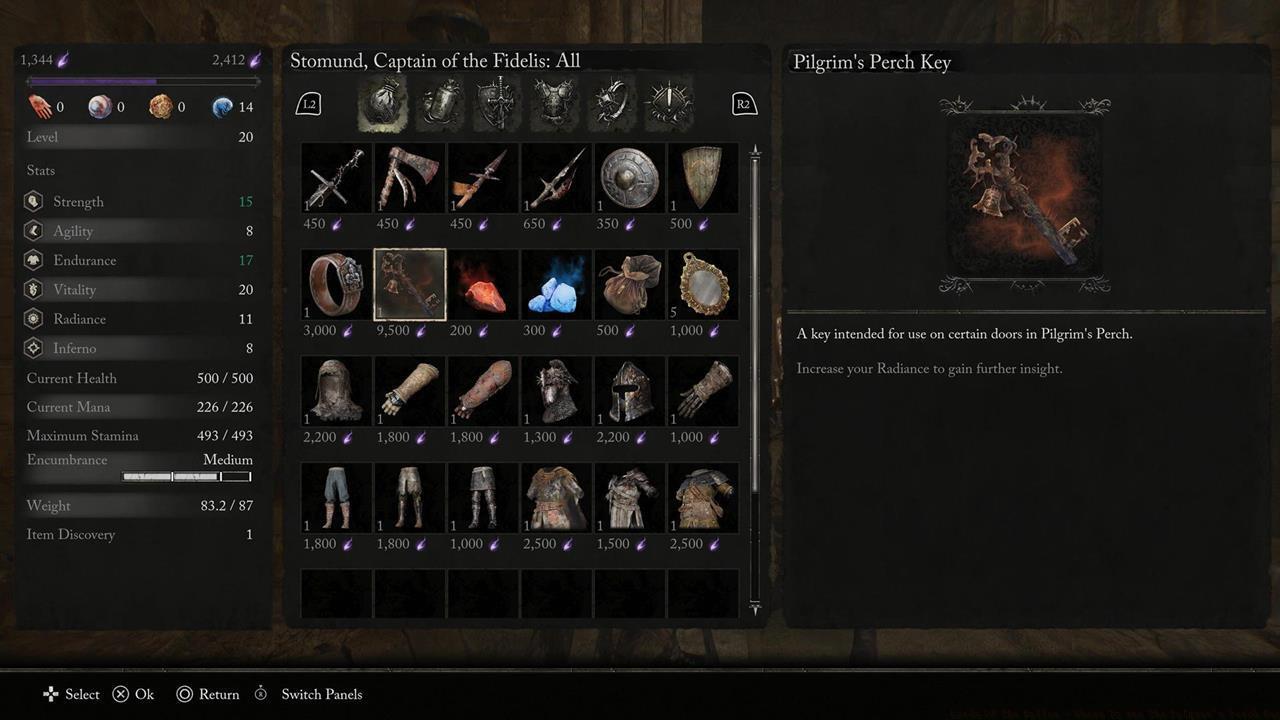The width and height of the screenshot is (1280, 720).
Task: Pick the wooden kite shield for 500
Action: (x=703, y=178)
